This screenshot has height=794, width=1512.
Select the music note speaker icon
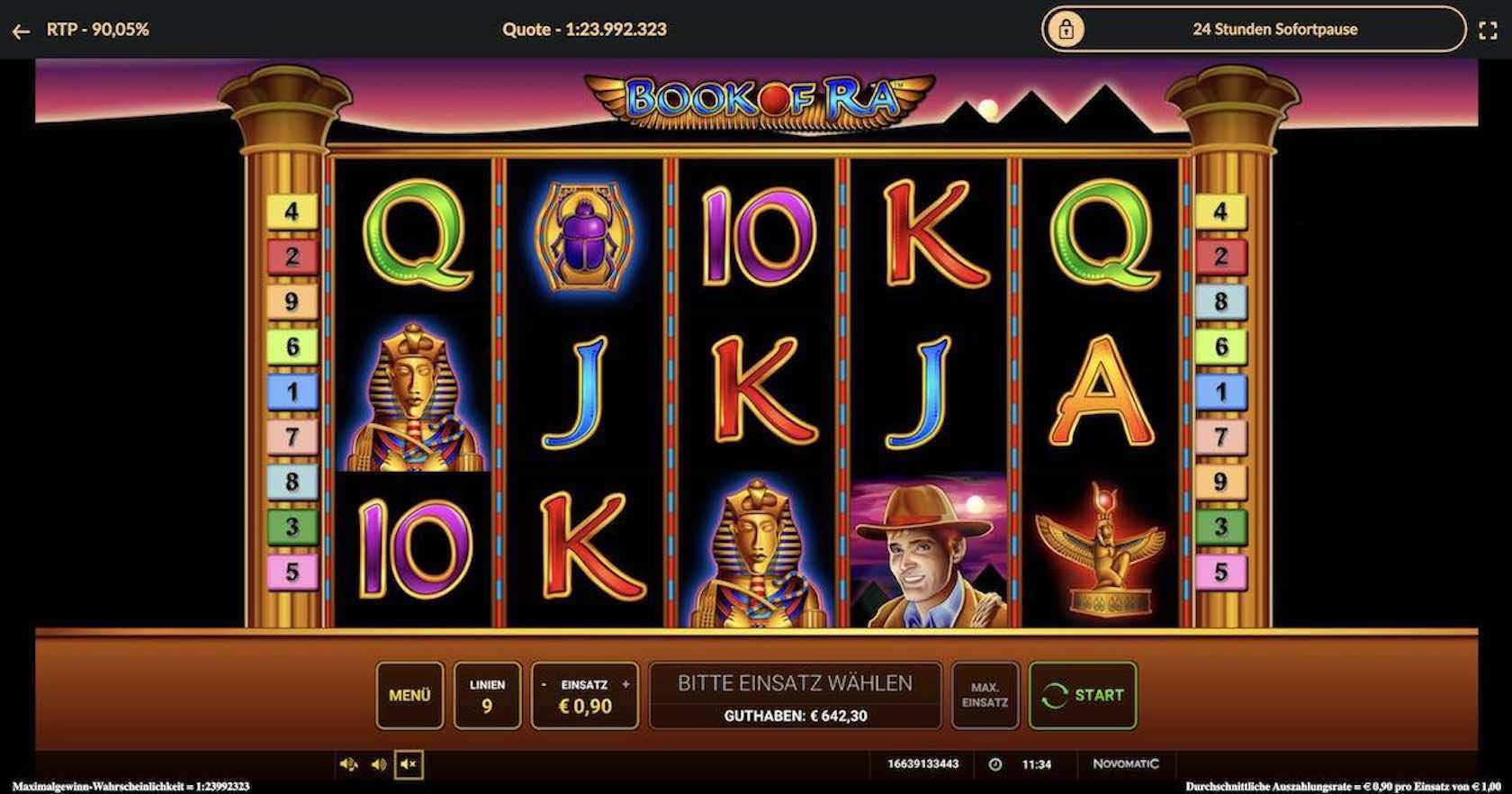(350, 763)
